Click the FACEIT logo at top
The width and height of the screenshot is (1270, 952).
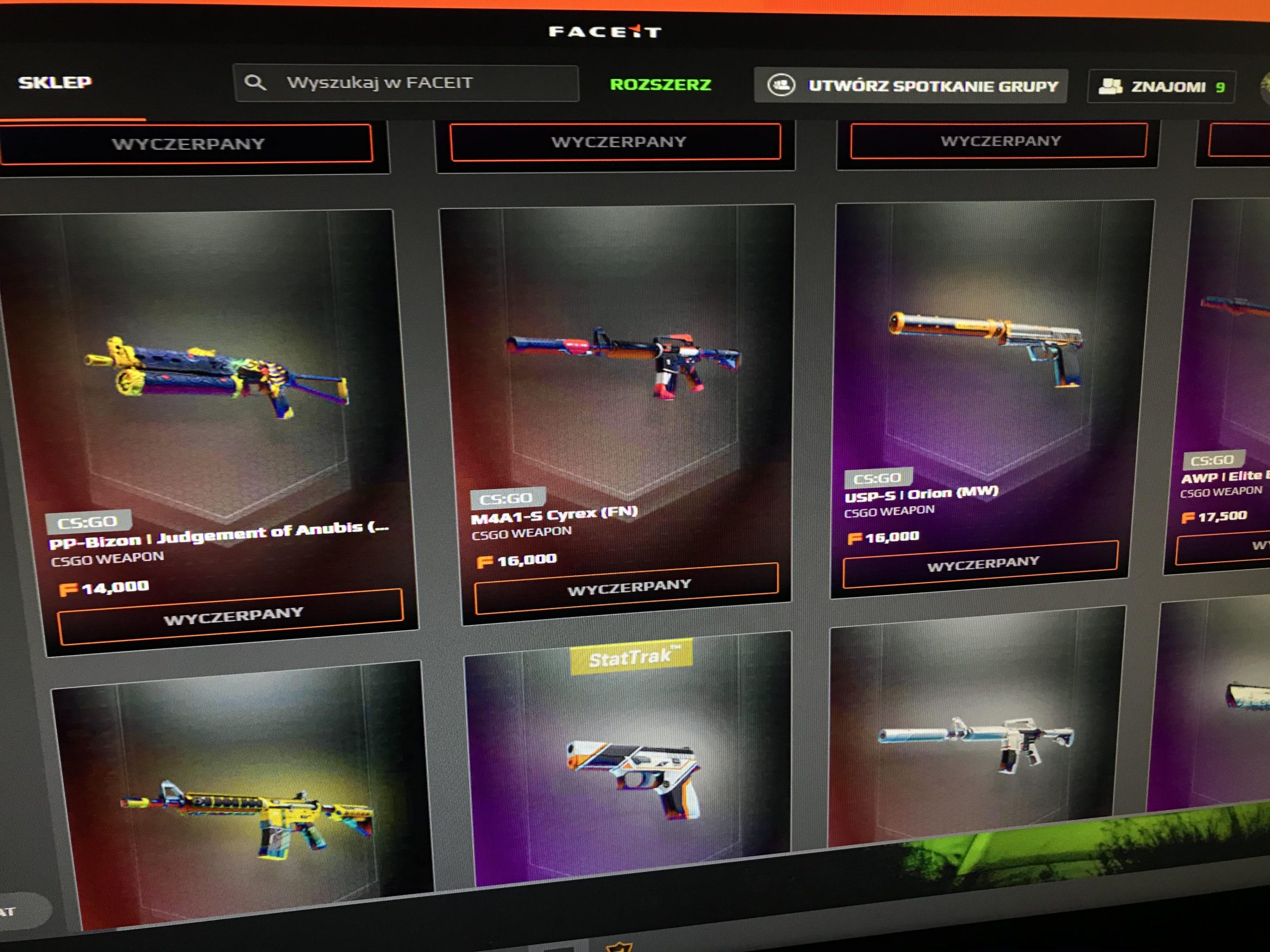(x=605, y=32)
